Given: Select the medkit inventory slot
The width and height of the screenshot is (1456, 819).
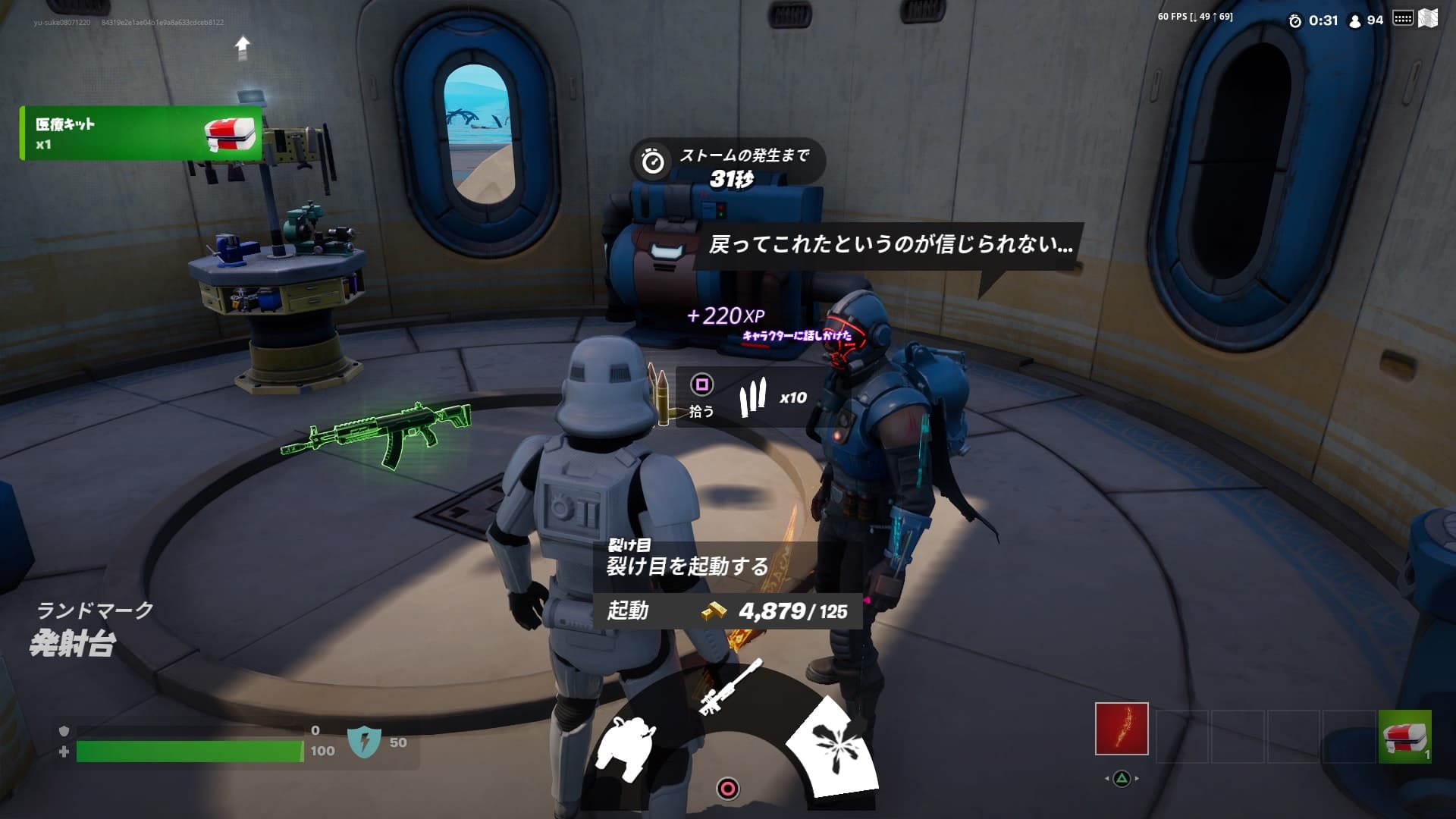Looking at the screenshot, I should pyautogui.click(x=1404, y=736).
